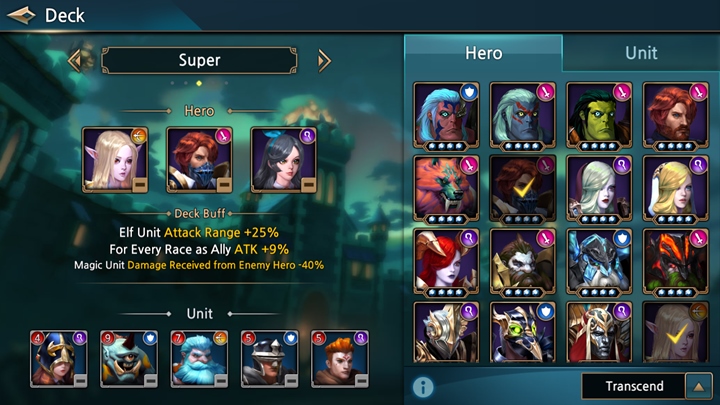Choose the green orc hero portrait

599,115
